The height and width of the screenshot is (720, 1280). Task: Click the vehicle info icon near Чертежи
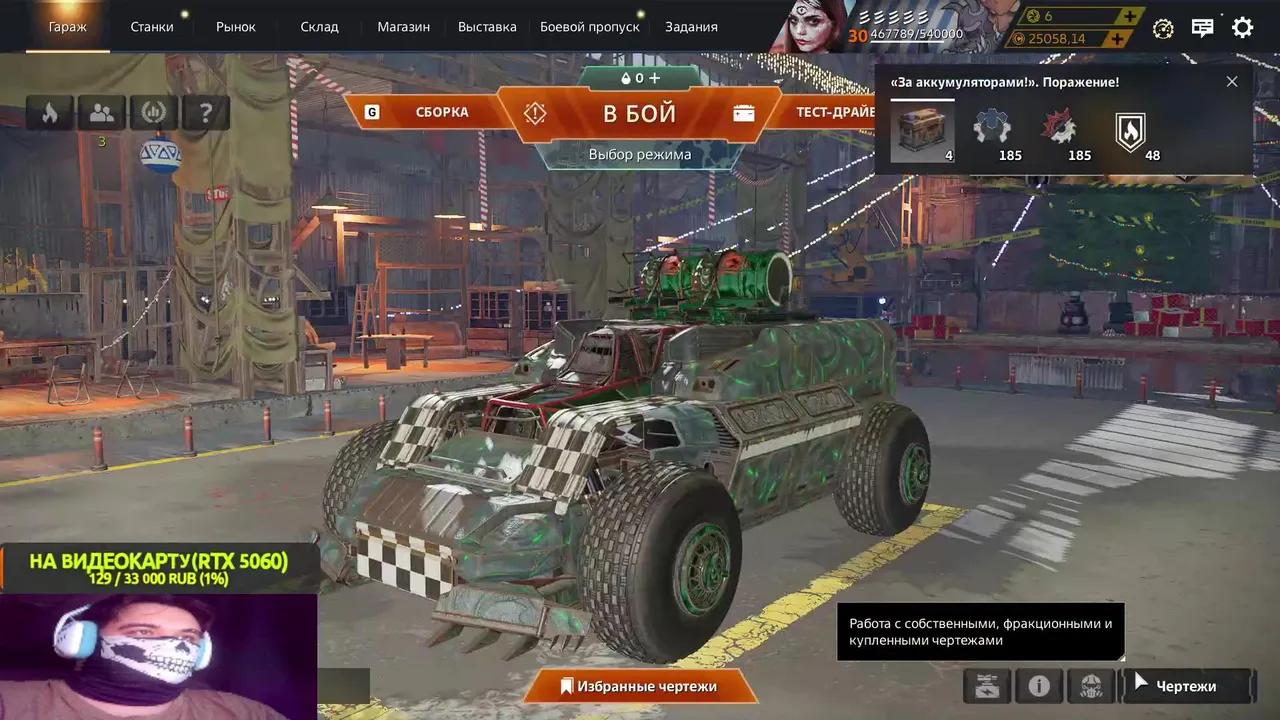[x=1039, y=686]
